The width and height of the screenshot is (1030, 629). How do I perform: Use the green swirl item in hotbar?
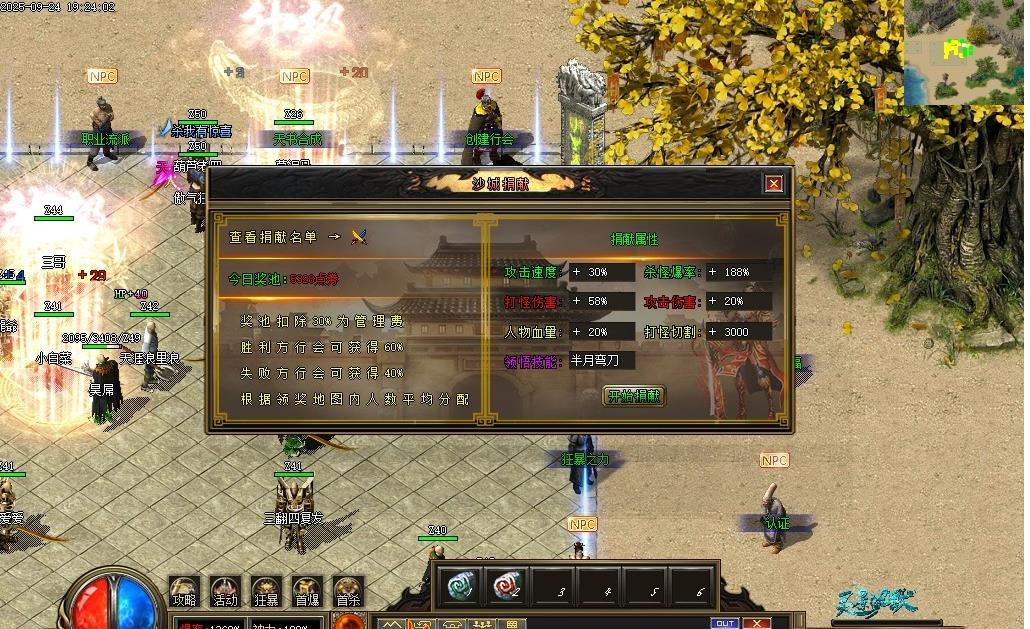tap(461, 586)
